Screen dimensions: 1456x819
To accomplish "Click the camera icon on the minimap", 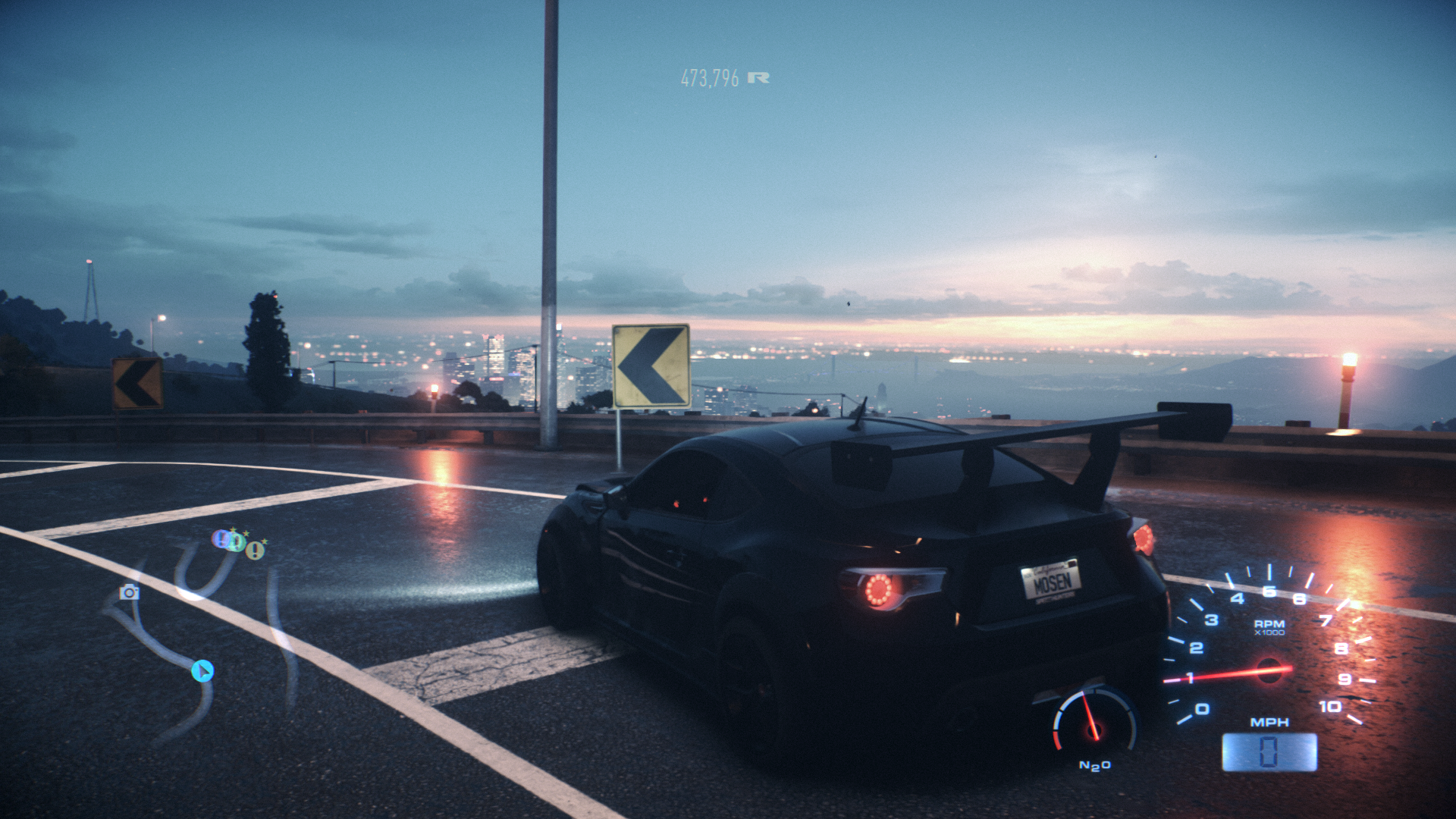I will 130,592.
